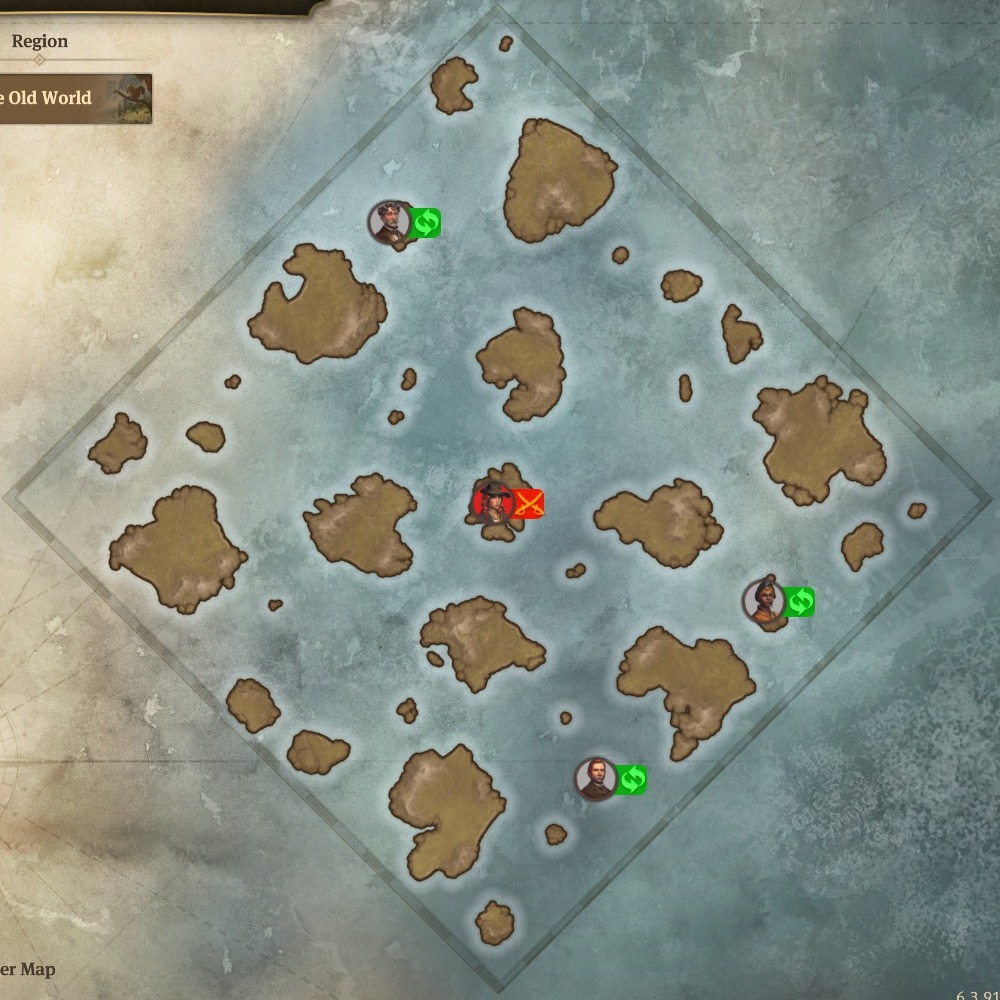The image size is (1000, 1000).
Task: Select the portrait of the woman in orange
Action: point(764,601)
